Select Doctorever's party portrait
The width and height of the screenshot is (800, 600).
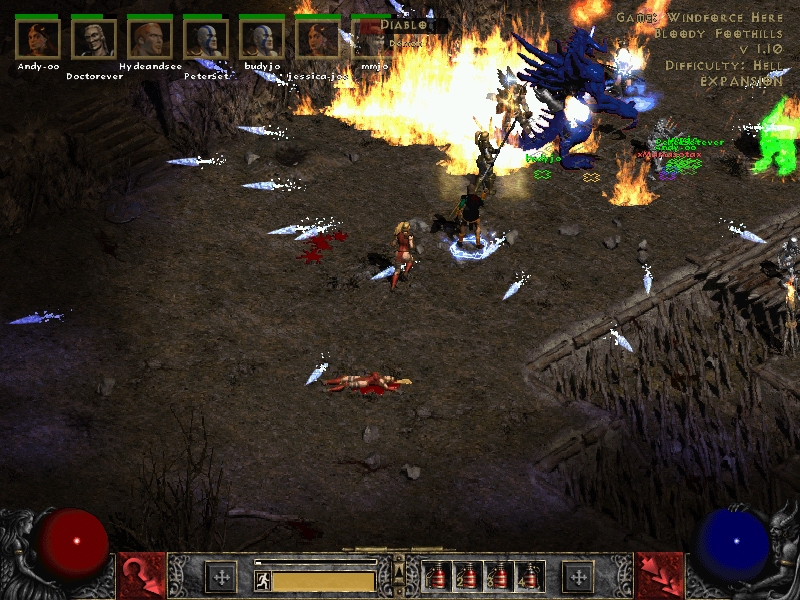pos(94,38)
